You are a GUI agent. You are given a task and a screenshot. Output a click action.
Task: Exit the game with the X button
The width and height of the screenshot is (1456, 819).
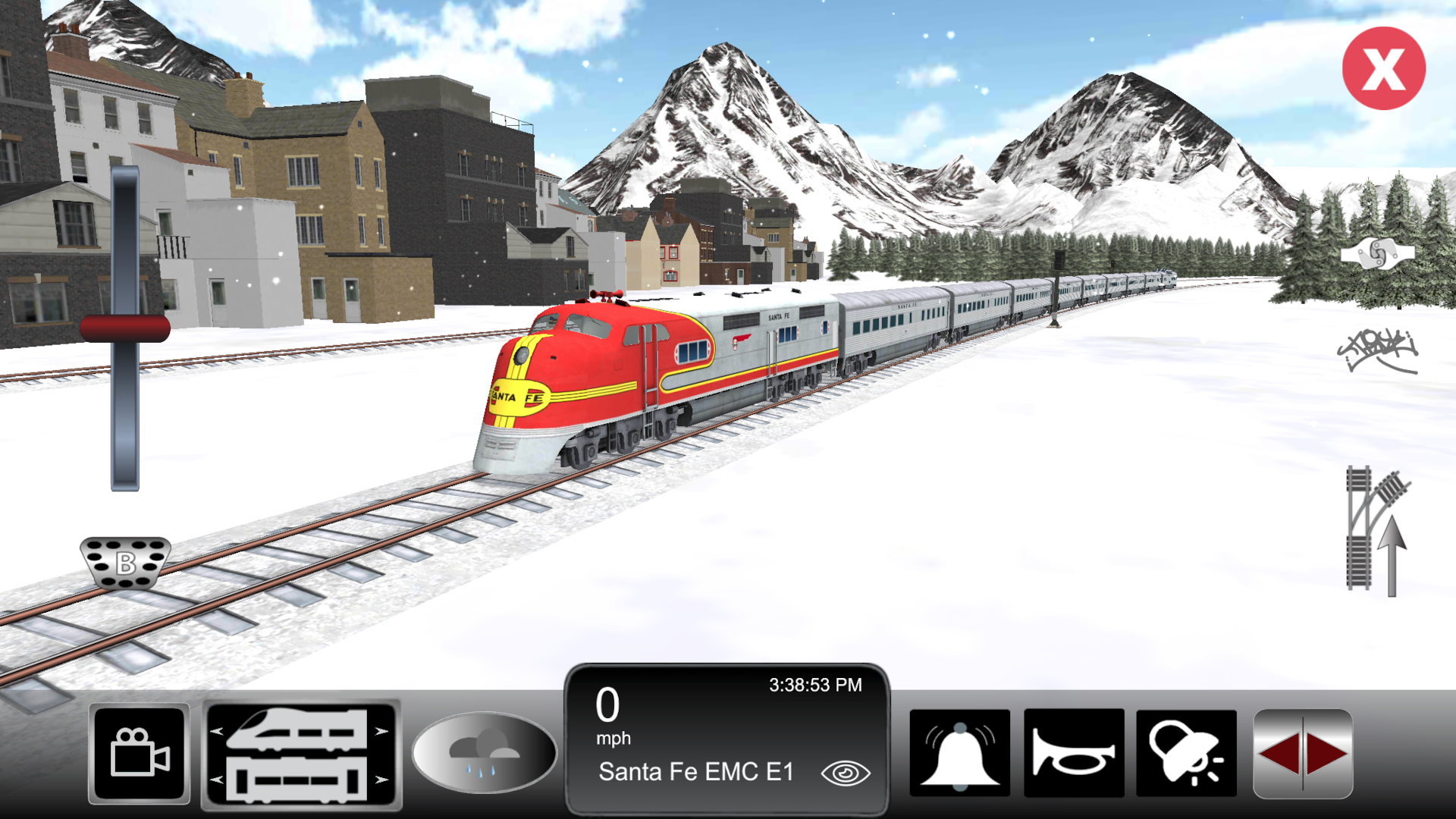tap(1384, 68)
